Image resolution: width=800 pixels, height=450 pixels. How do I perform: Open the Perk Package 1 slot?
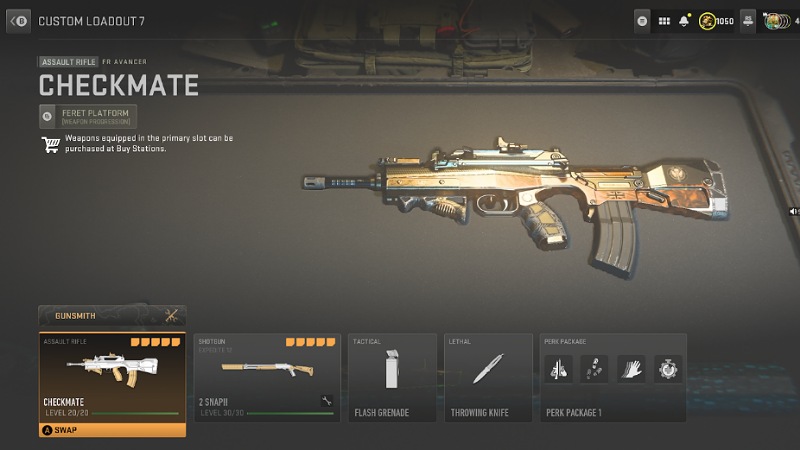pyautogui.click(x=612, y=378)
